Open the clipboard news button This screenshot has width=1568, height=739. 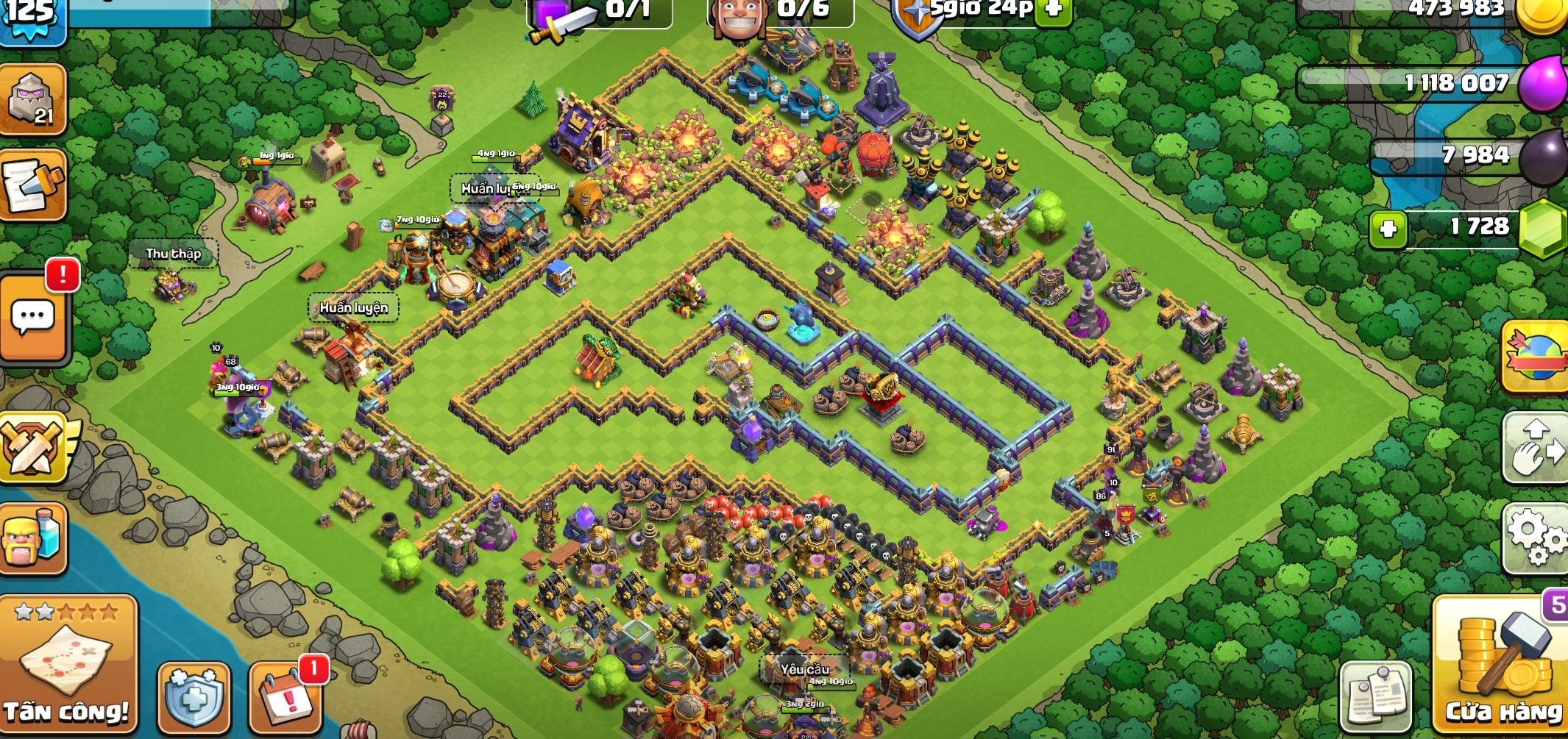(1375, 696)
